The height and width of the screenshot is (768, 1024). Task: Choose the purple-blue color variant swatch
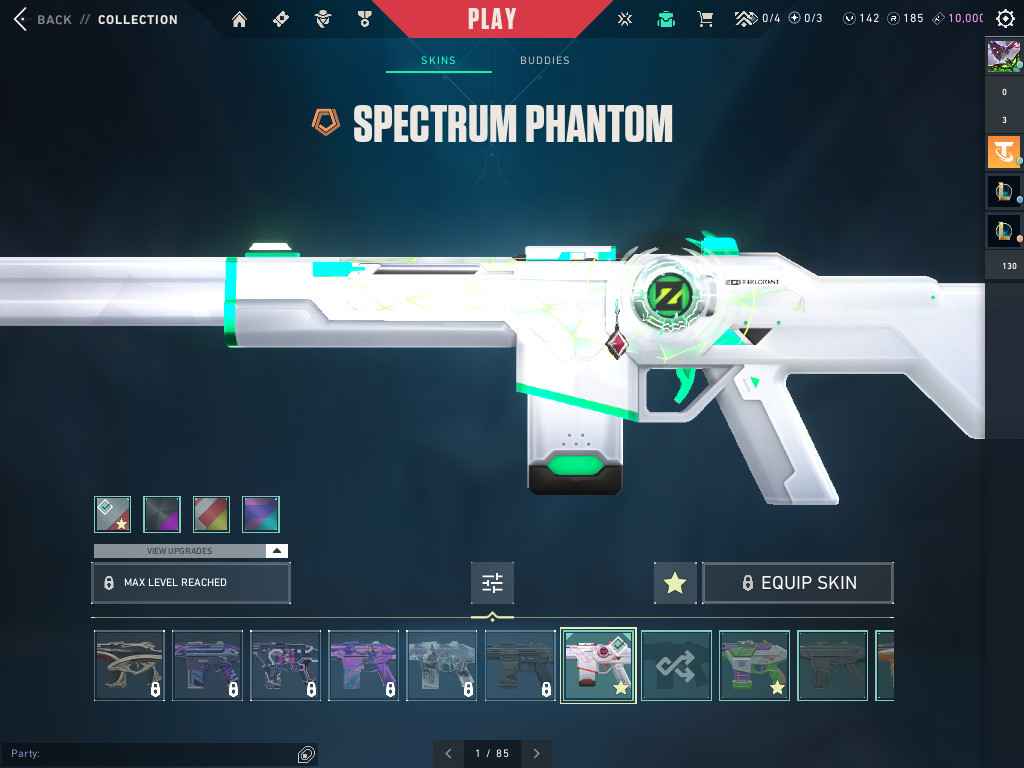260,514
